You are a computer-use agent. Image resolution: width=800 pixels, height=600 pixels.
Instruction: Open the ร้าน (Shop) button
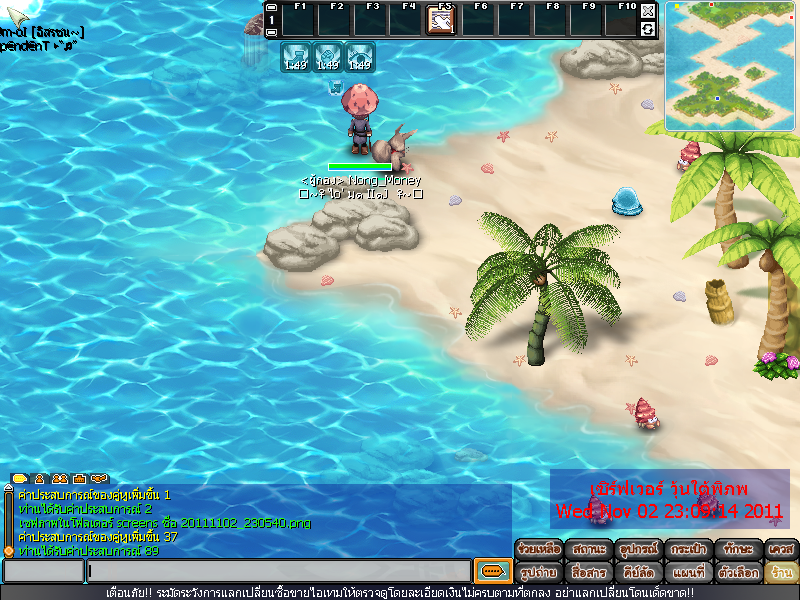click(x=781, y=573)
